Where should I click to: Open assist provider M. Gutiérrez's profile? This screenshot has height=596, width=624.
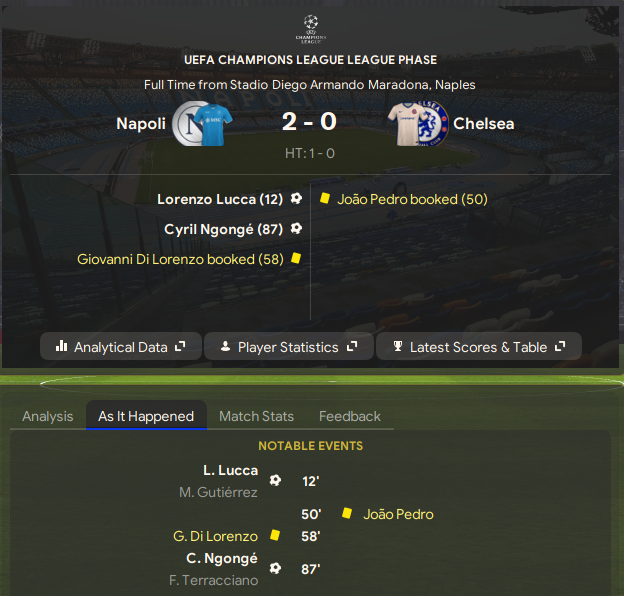(x=217, y=491)
